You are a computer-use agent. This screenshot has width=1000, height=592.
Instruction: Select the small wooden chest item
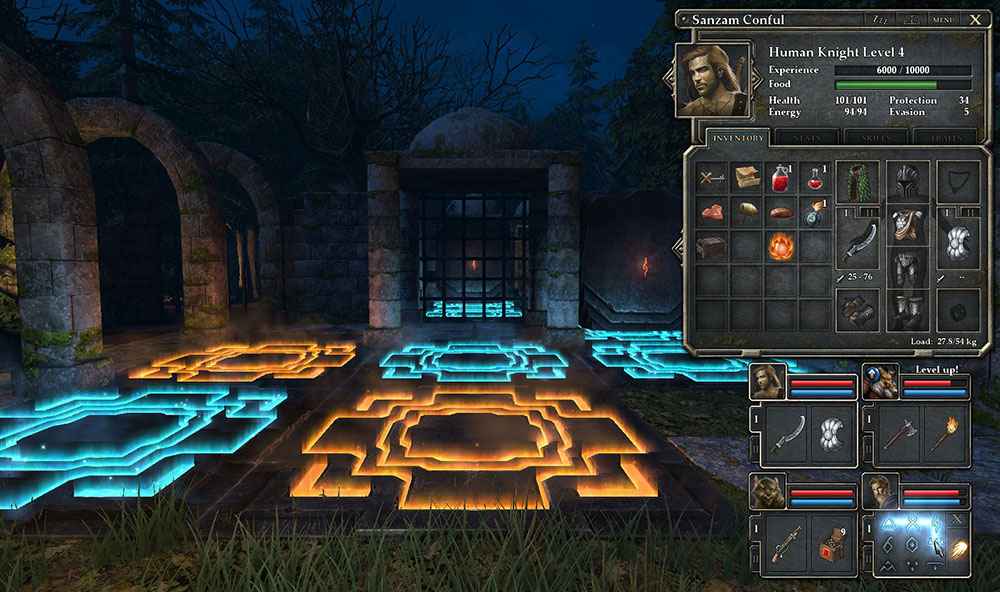click(711, 245)
